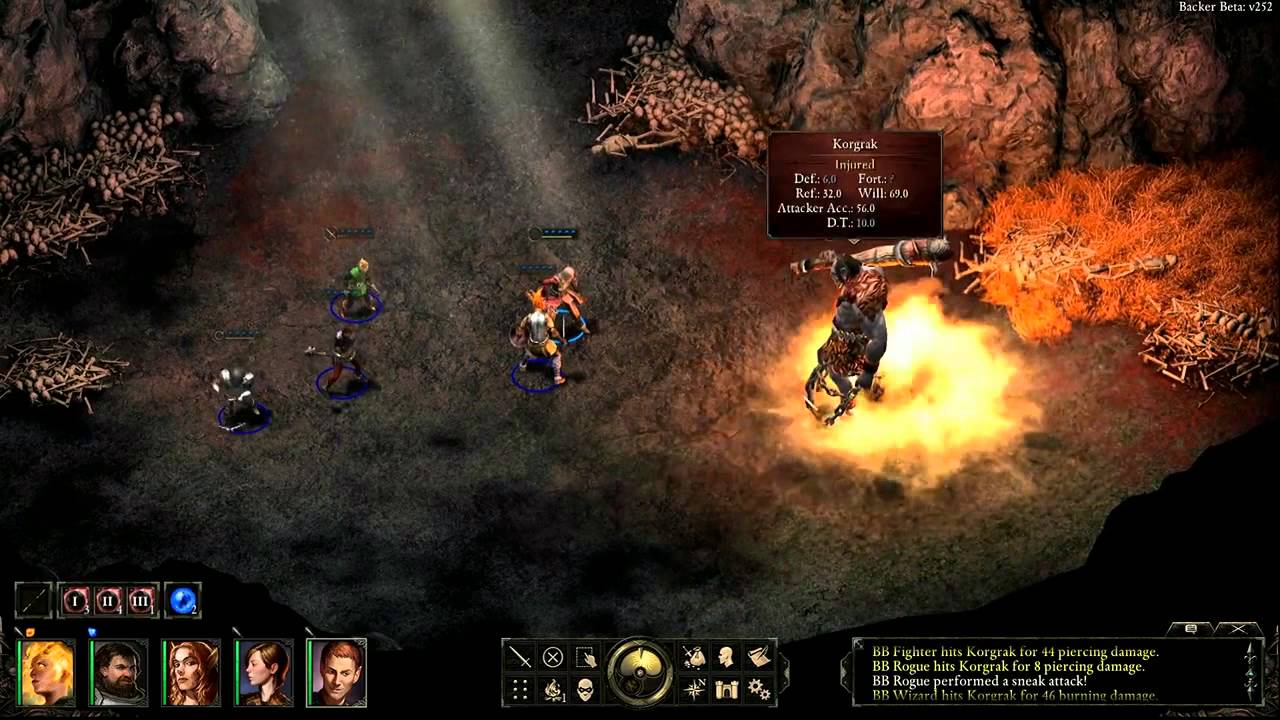Open the journal scroll and quill
1280x720 pixels.
pos(759,657)
